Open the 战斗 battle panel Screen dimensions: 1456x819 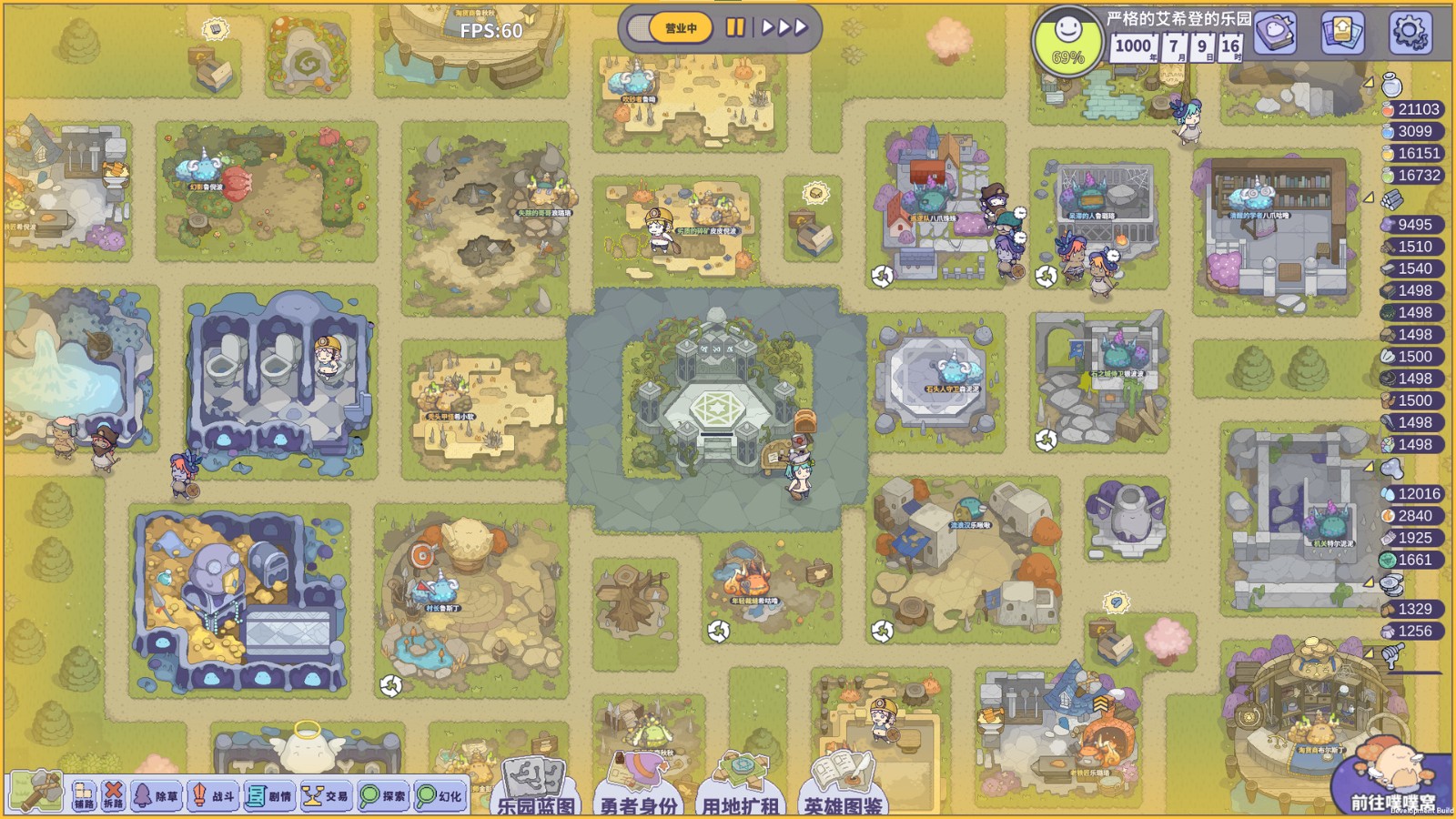tap(211, 794)
